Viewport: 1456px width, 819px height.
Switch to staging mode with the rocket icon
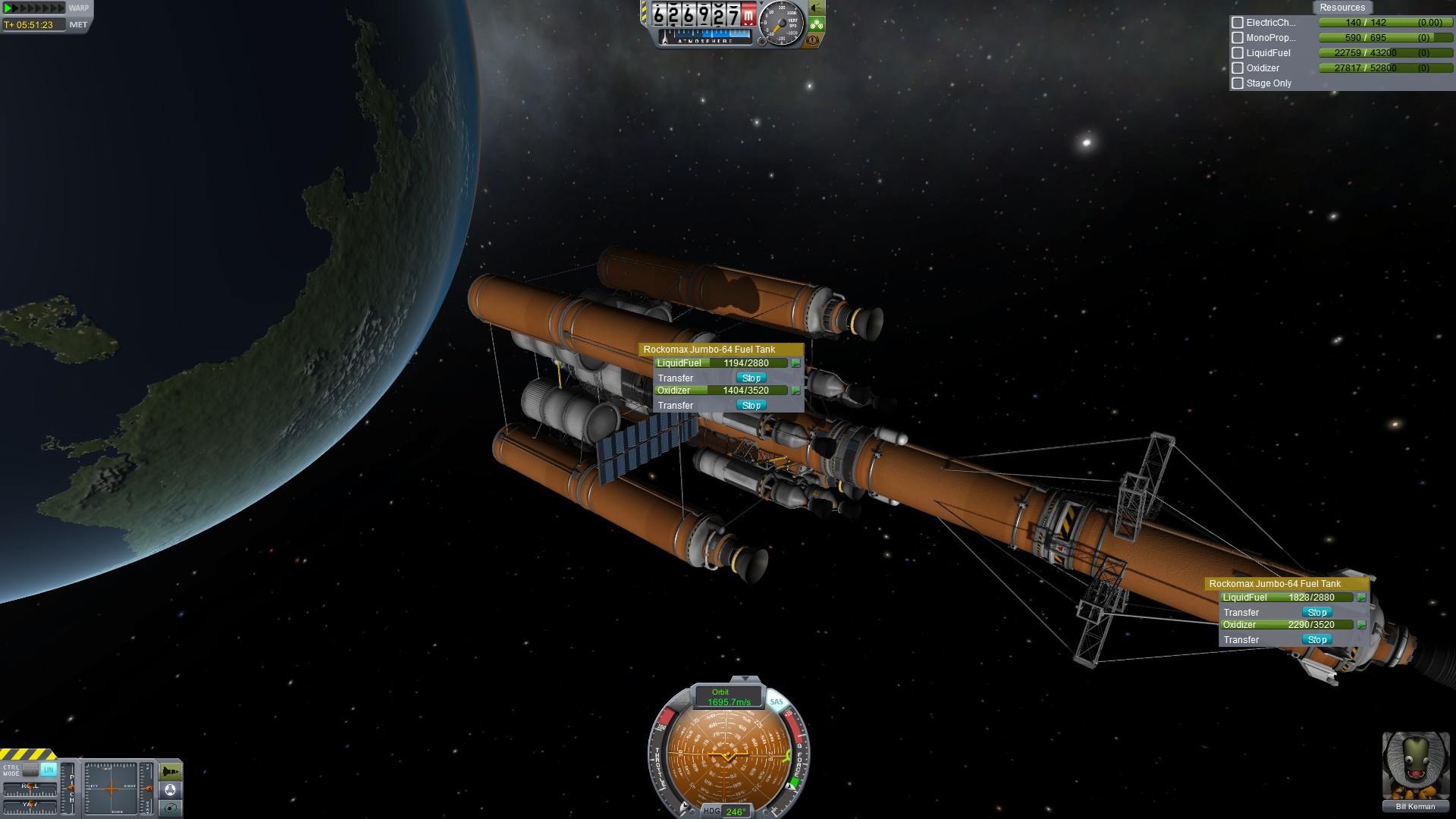pos(171,772)
